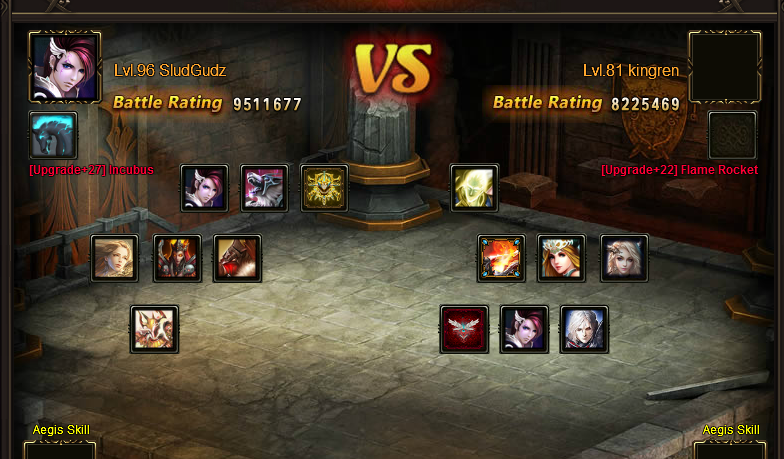Click SludGudz's player portrait

tap(65, 67)
